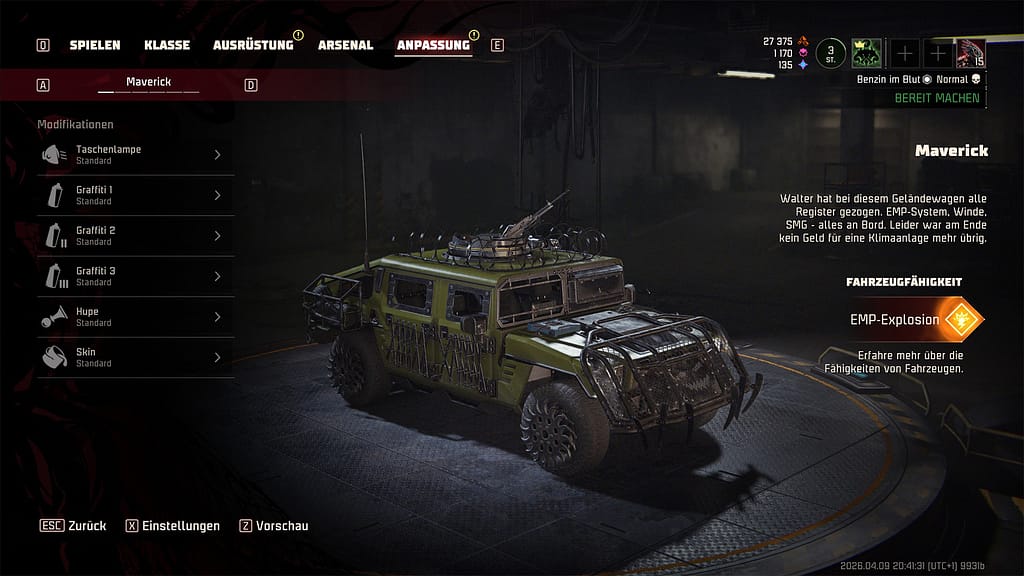Select the Anpassung tab

432,45
